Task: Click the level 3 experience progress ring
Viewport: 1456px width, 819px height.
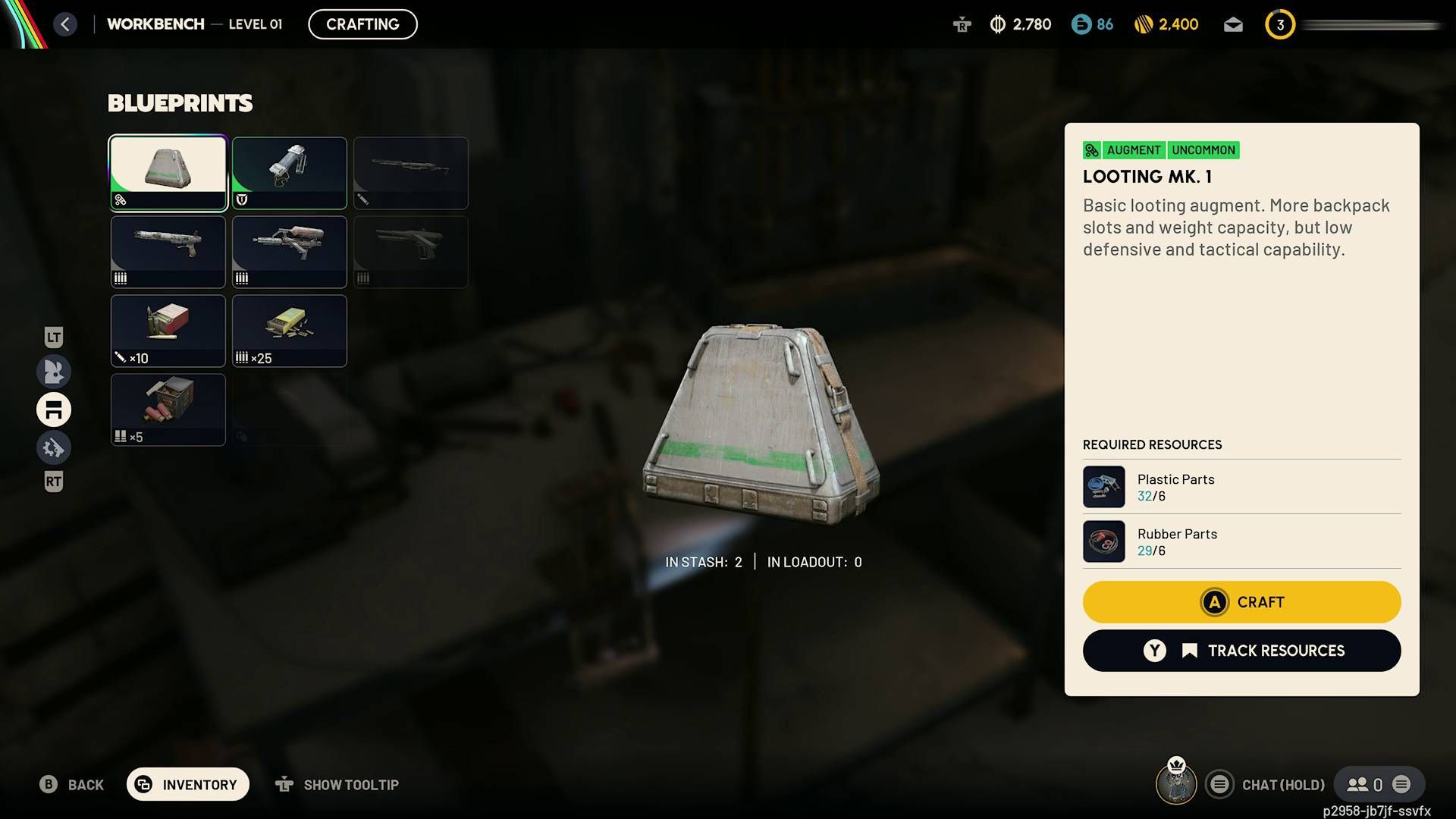Action: 1280,24
